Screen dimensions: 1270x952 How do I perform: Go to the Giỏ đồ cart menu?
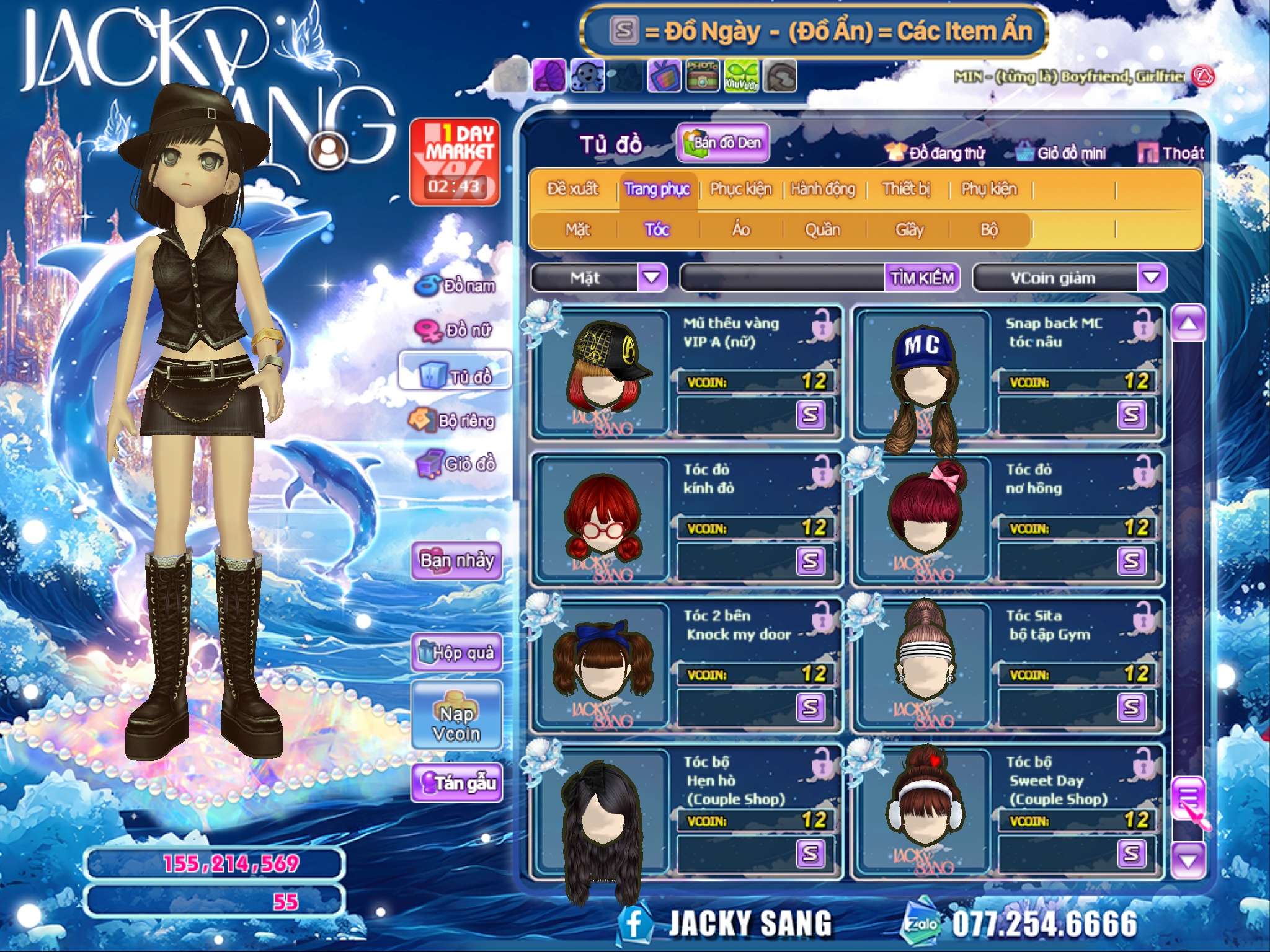point(456,464)
